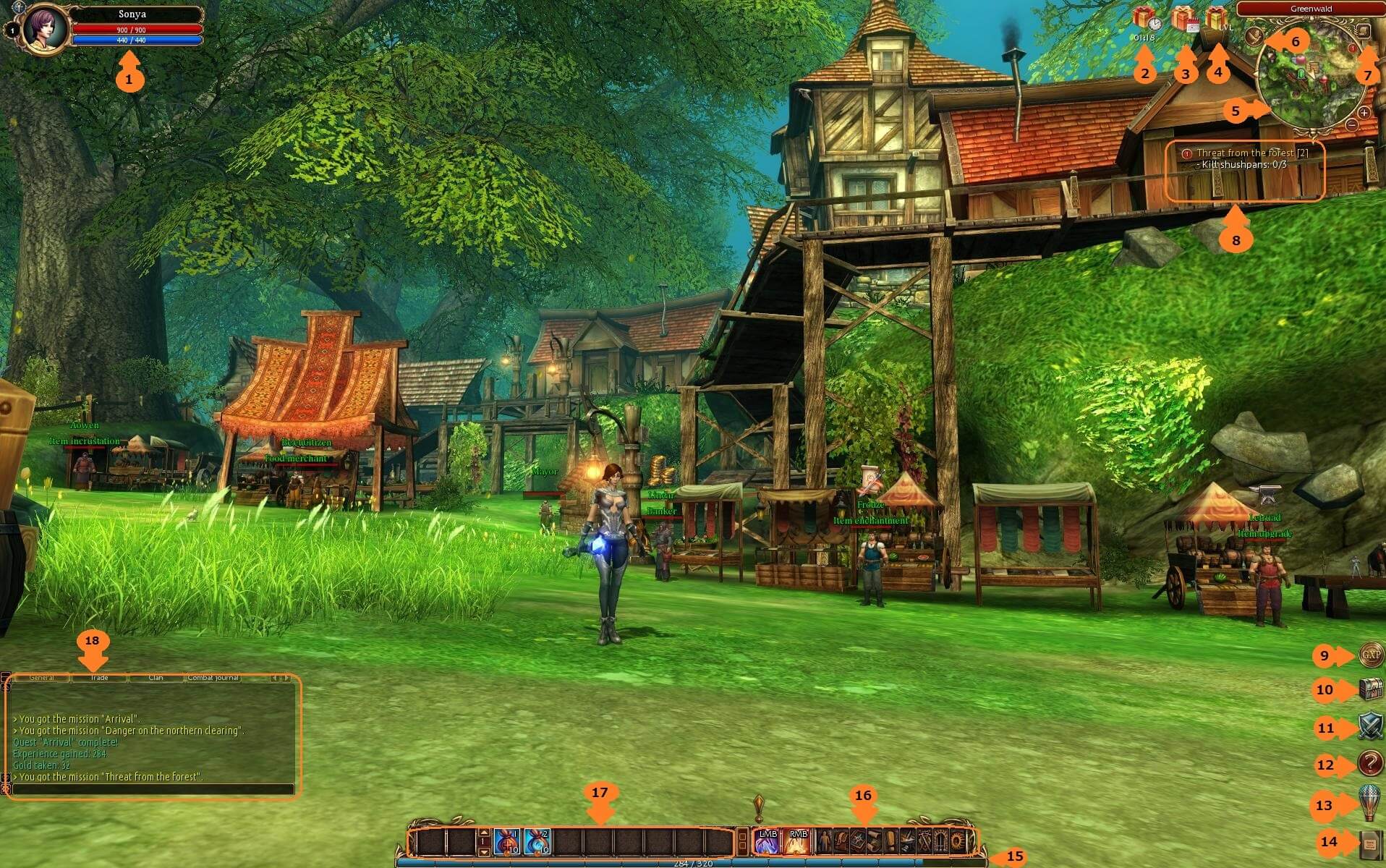Switch to the Combat journal tab
This screenshot has width=1386, height=868.
213,678
